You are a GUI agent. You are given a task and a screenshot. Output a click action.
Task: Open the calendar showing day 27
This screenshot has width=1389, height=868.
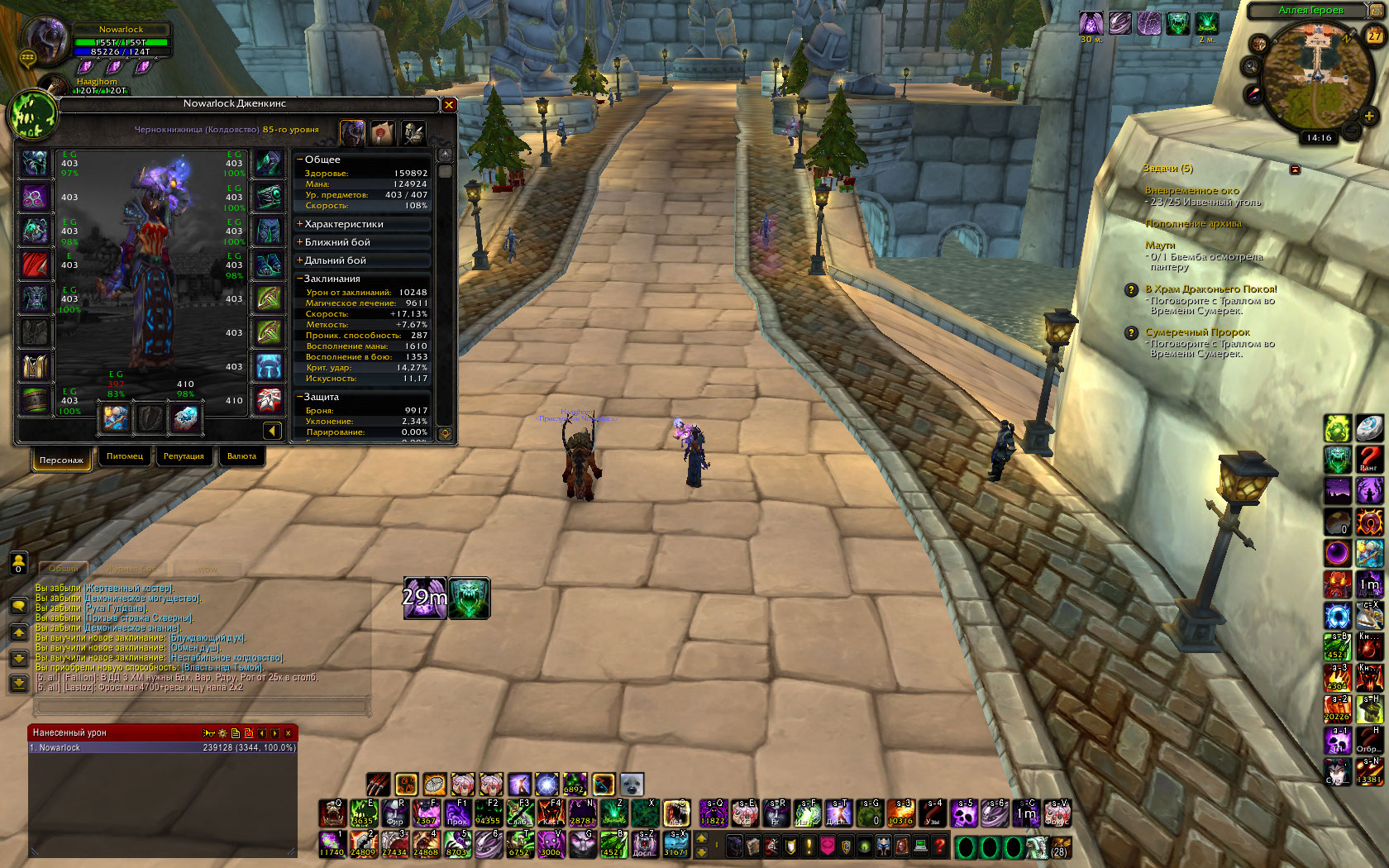click(1374, 36)
